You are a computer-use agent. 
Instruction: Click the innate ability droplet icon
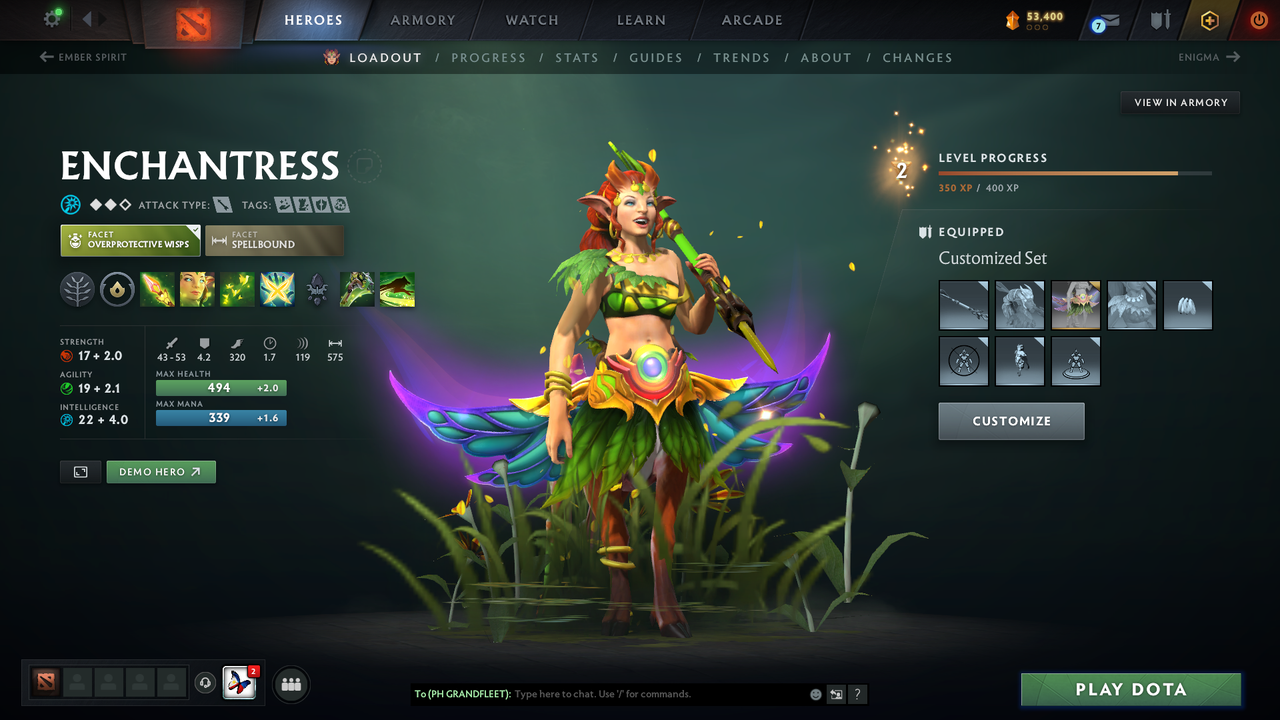click(117, 289)
